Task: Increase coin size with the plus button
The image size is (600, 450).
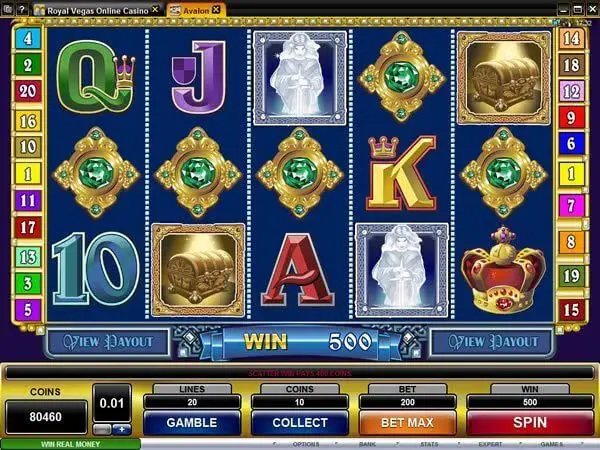Action: click(x=123, y=430)
